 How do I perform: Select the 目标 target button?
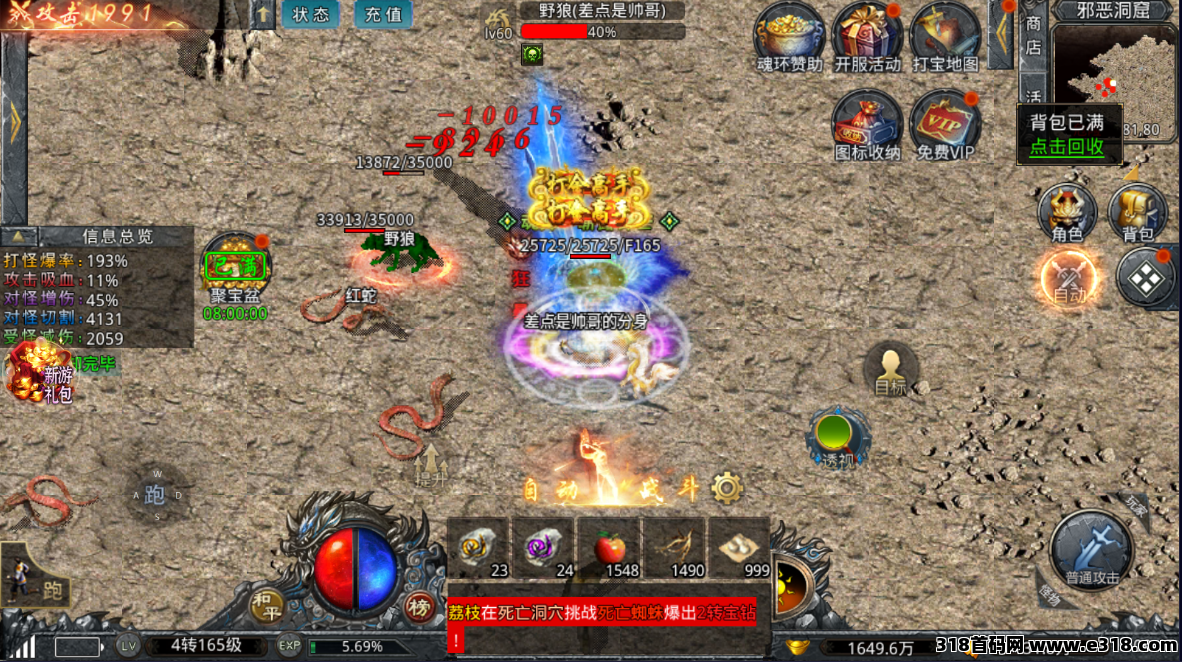[891, 369]
